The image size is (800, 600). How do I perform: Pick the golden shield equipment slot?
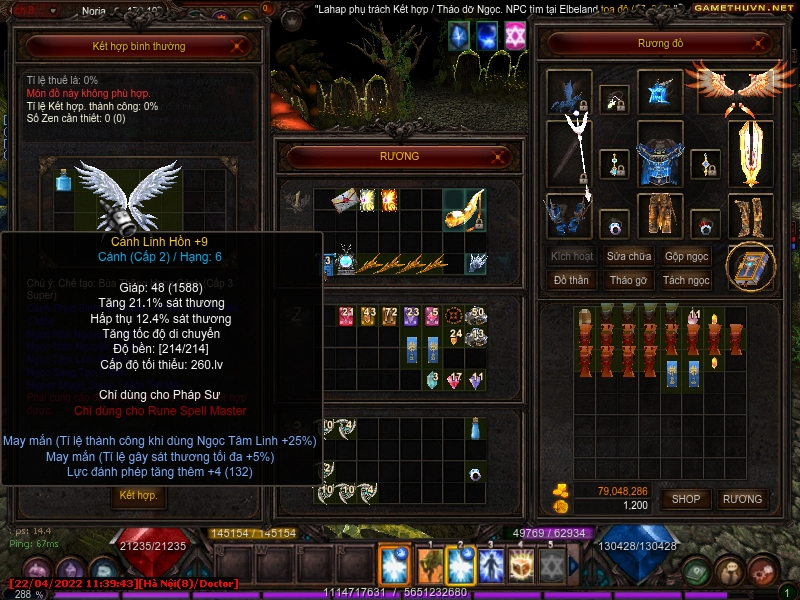tap(750, 154)
